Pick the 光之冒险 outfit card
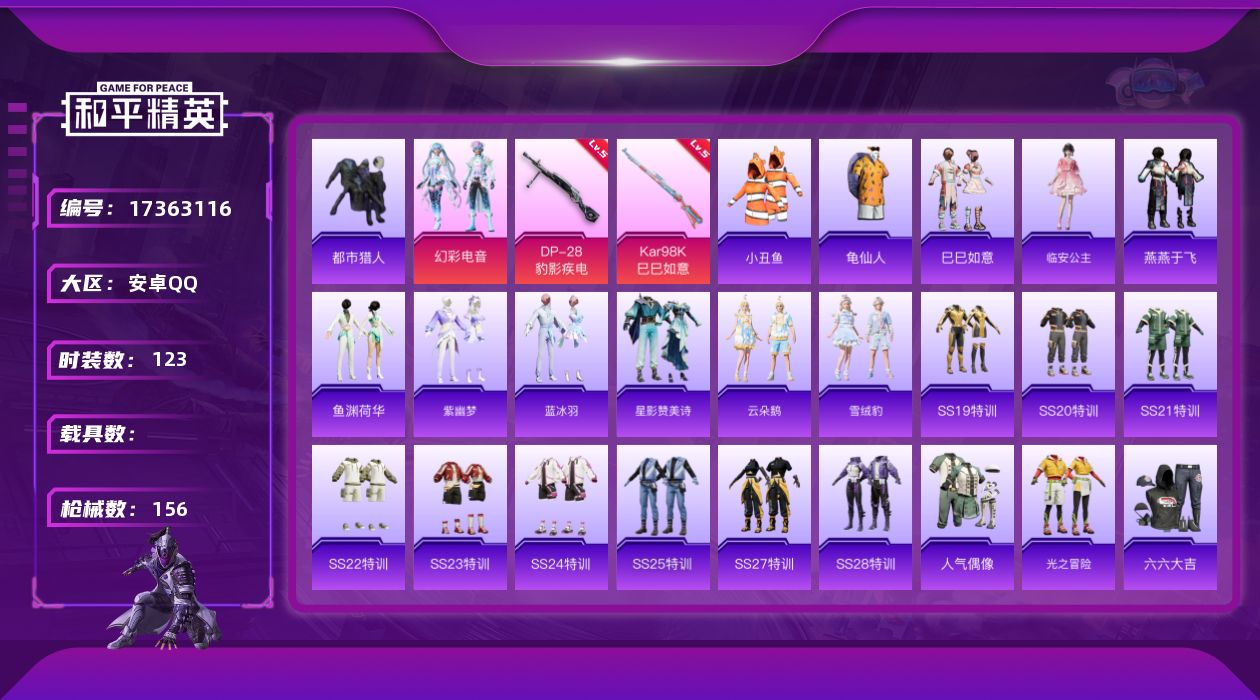The image size is (1260, 700). 1068,516
